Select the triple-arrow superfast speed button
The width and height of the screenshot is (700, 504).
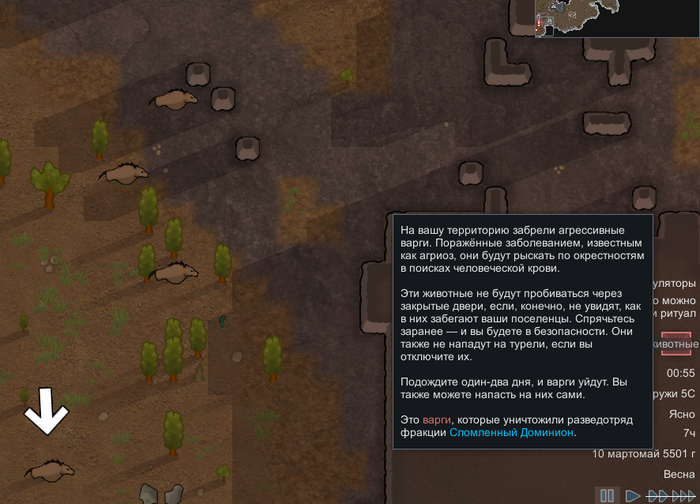(x=684, y=495)
